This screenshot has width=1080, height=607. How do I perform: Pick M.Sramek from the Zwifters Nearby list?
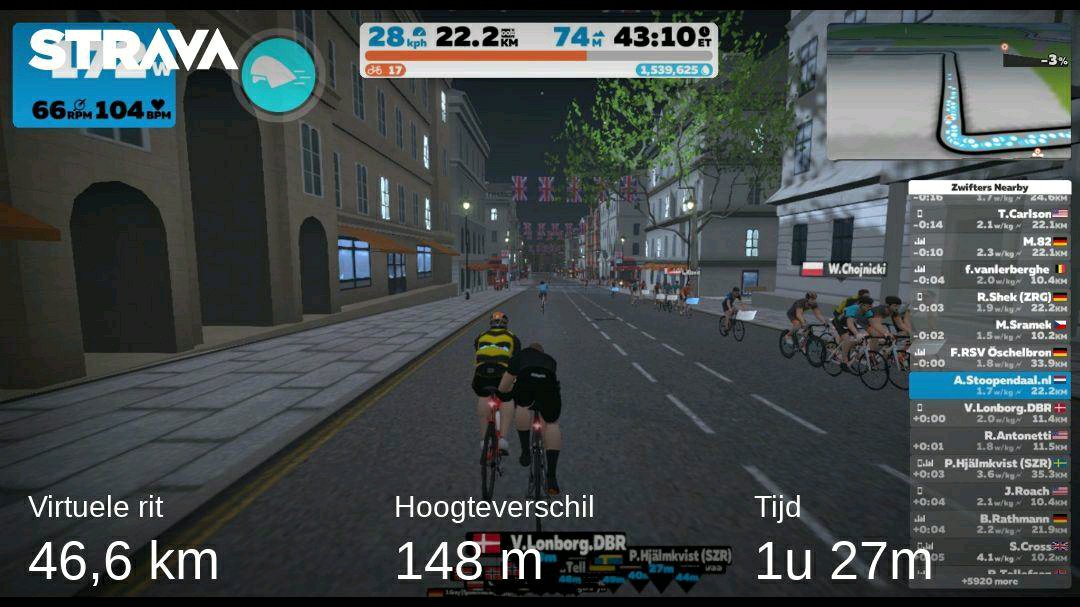click(989, 330)
